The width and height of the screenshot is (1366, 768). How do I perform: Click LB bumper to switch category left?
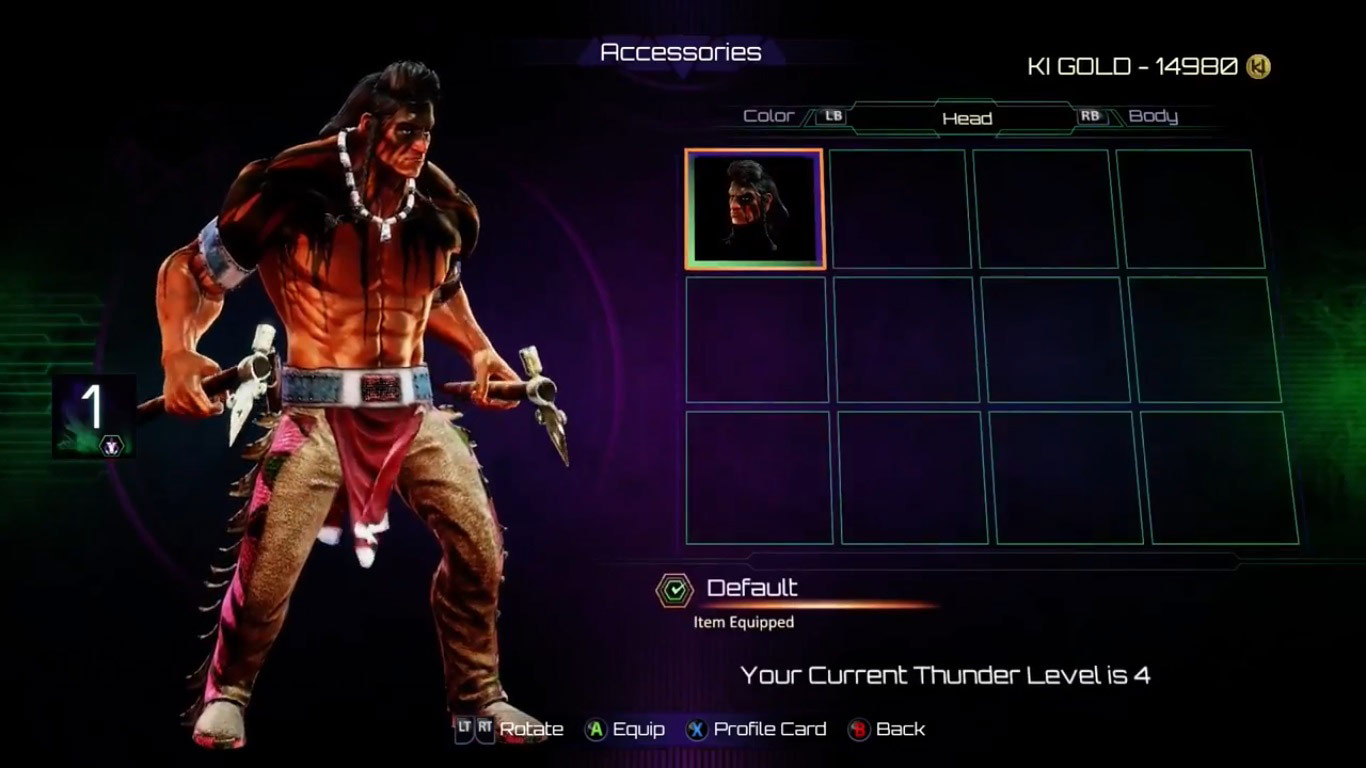(x=833, y=116)
